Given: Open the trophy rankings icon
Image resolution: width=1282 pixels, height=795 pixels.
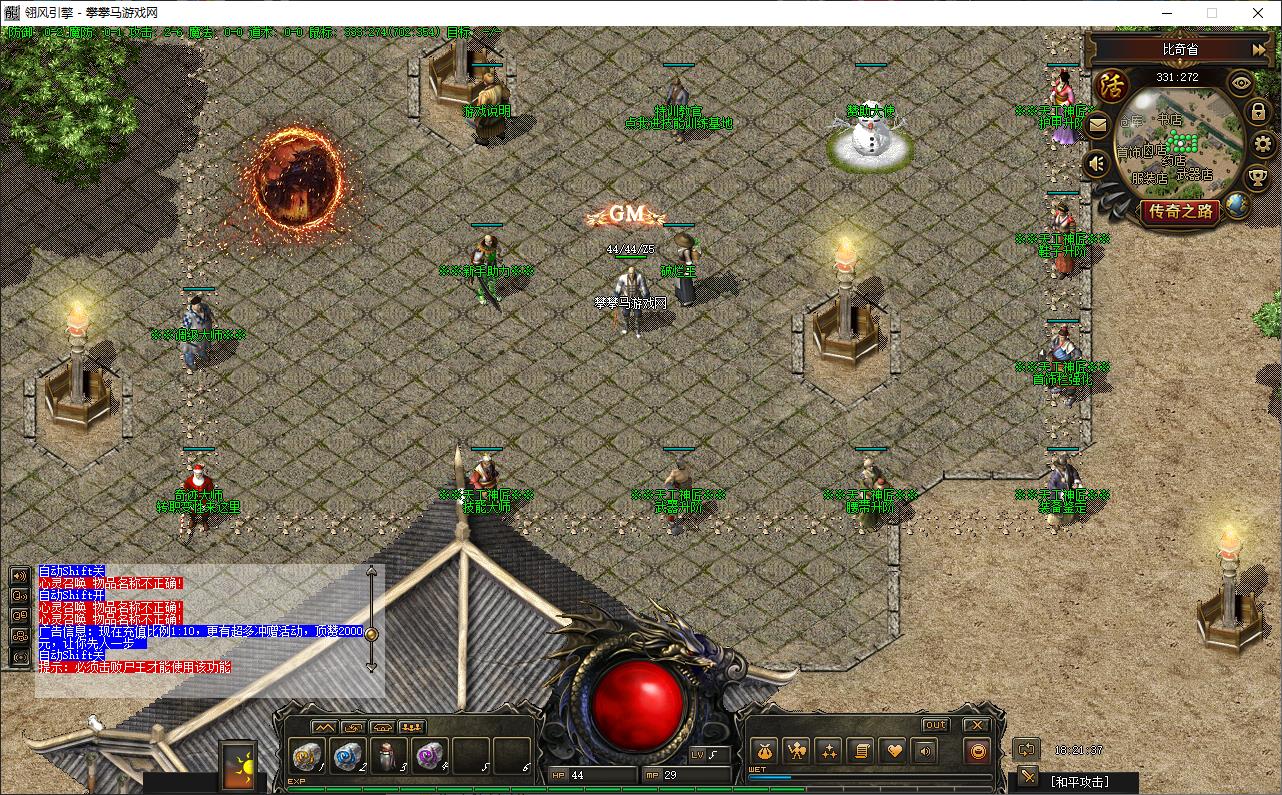Looking at the screenshot, I should coord(1258,178).
